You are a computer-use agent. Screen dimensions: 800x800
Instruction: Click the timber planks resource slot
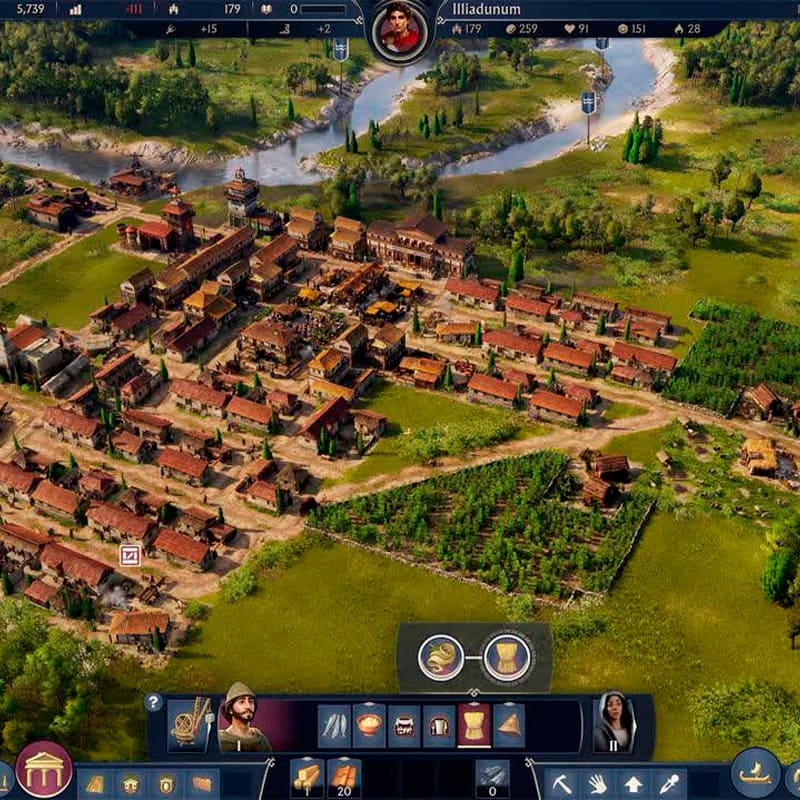tap(306, 778)
